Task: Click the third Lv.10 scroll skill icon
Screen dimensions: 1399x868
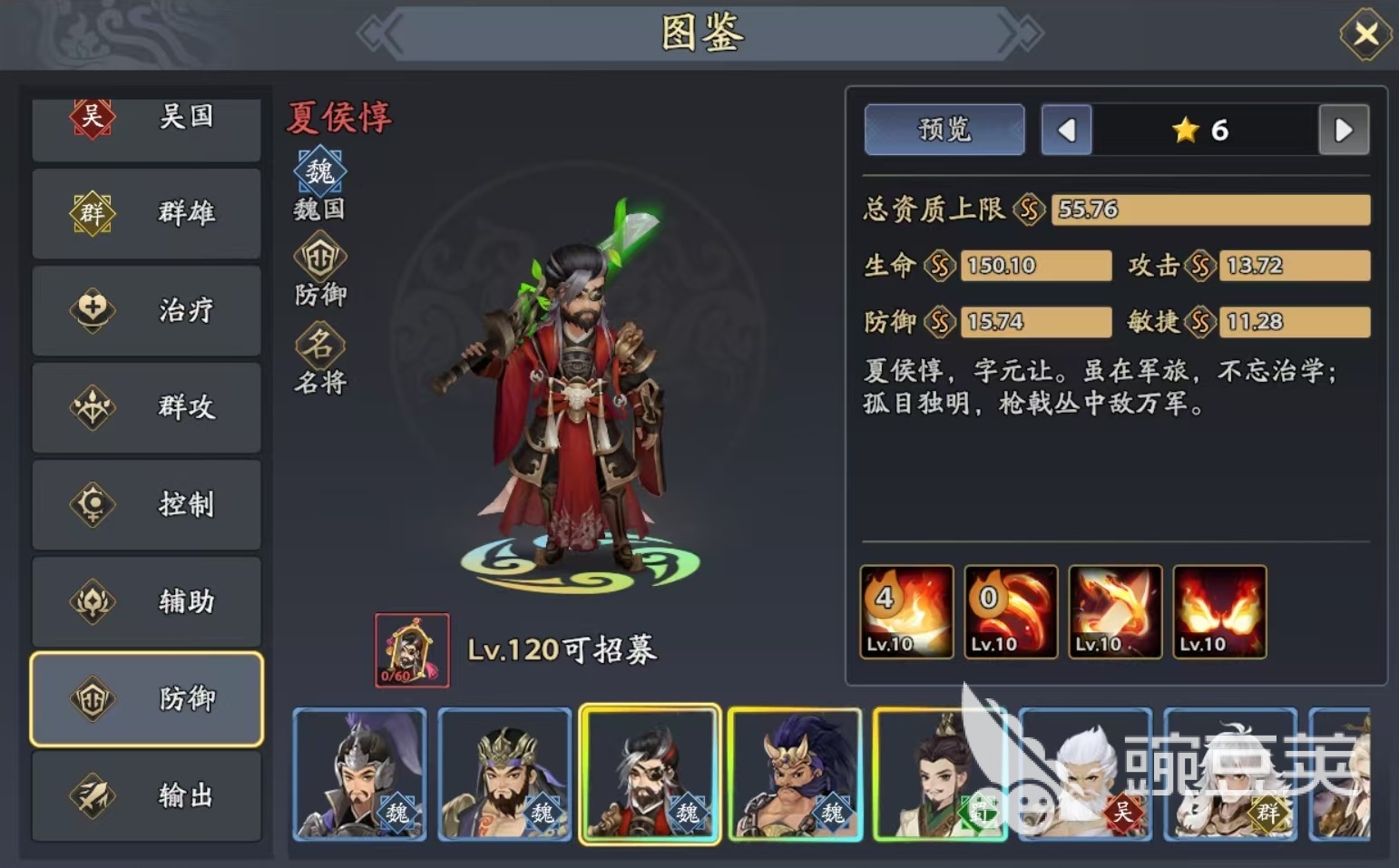Action: pyautogui.click(x=1114, y=610)
